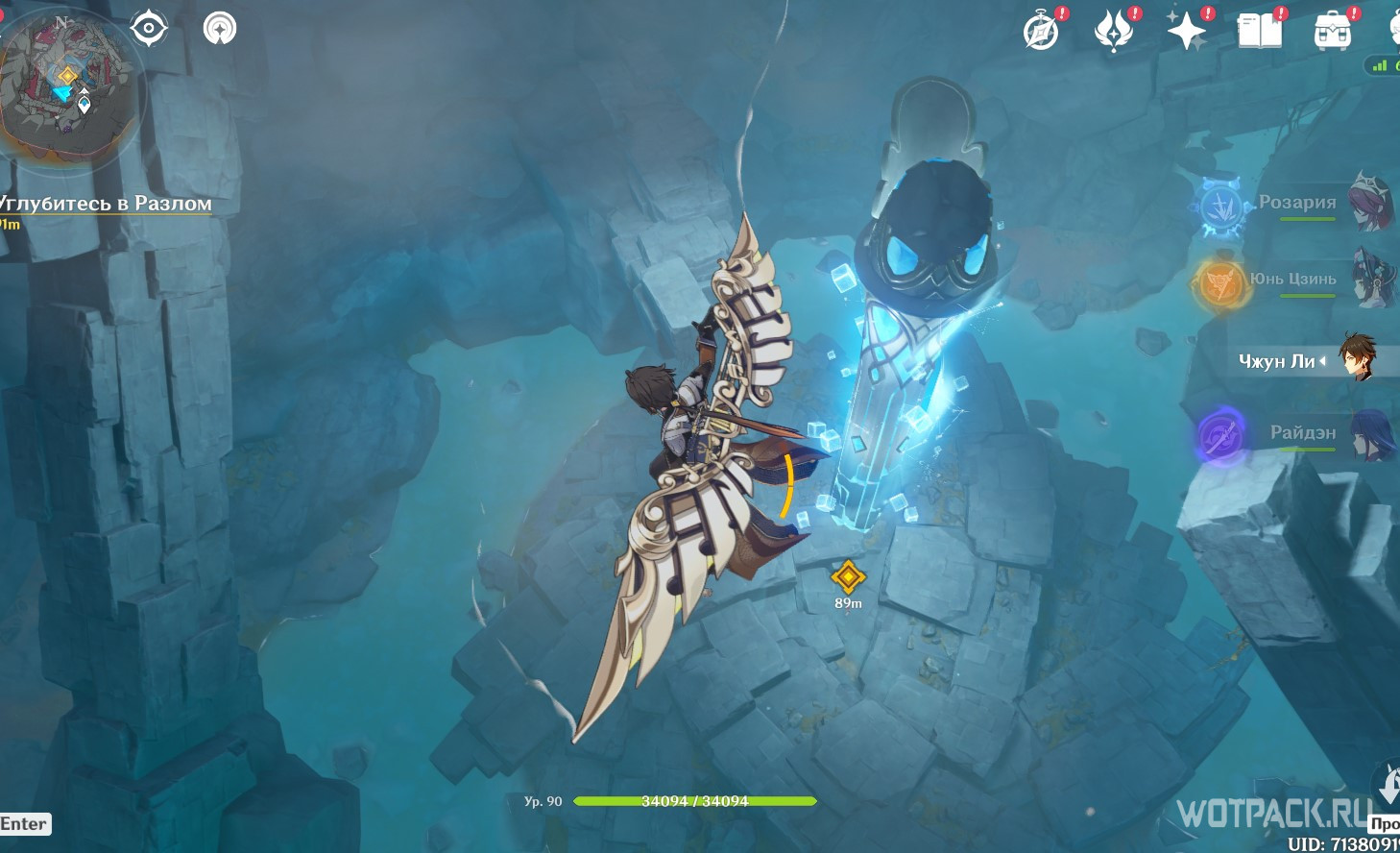The width and height of the screenshot is (1400, 853).
Task: Switch to party member Розария
Action: [1296, 203]
